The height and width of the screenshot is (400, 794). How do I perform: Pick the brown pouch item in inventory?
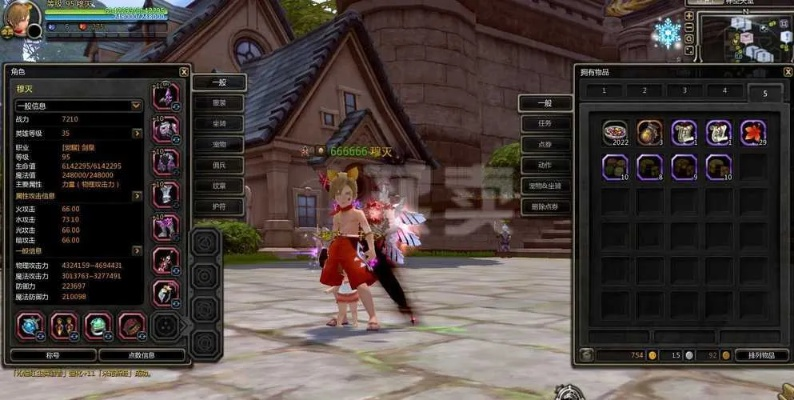point(650,133)
